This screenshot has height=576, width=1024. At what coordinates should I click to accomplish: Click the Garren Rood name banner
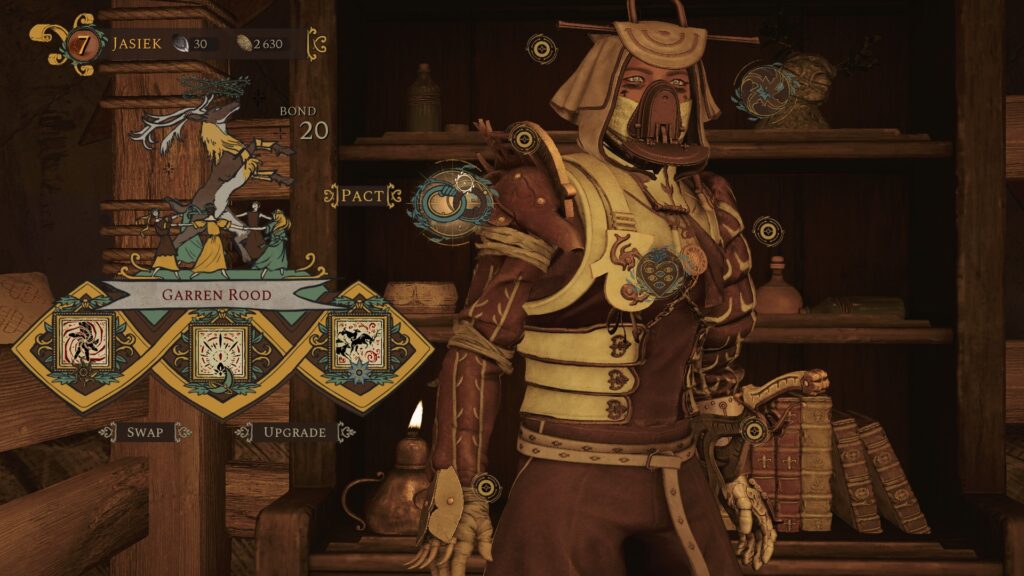tap(219, 295)
